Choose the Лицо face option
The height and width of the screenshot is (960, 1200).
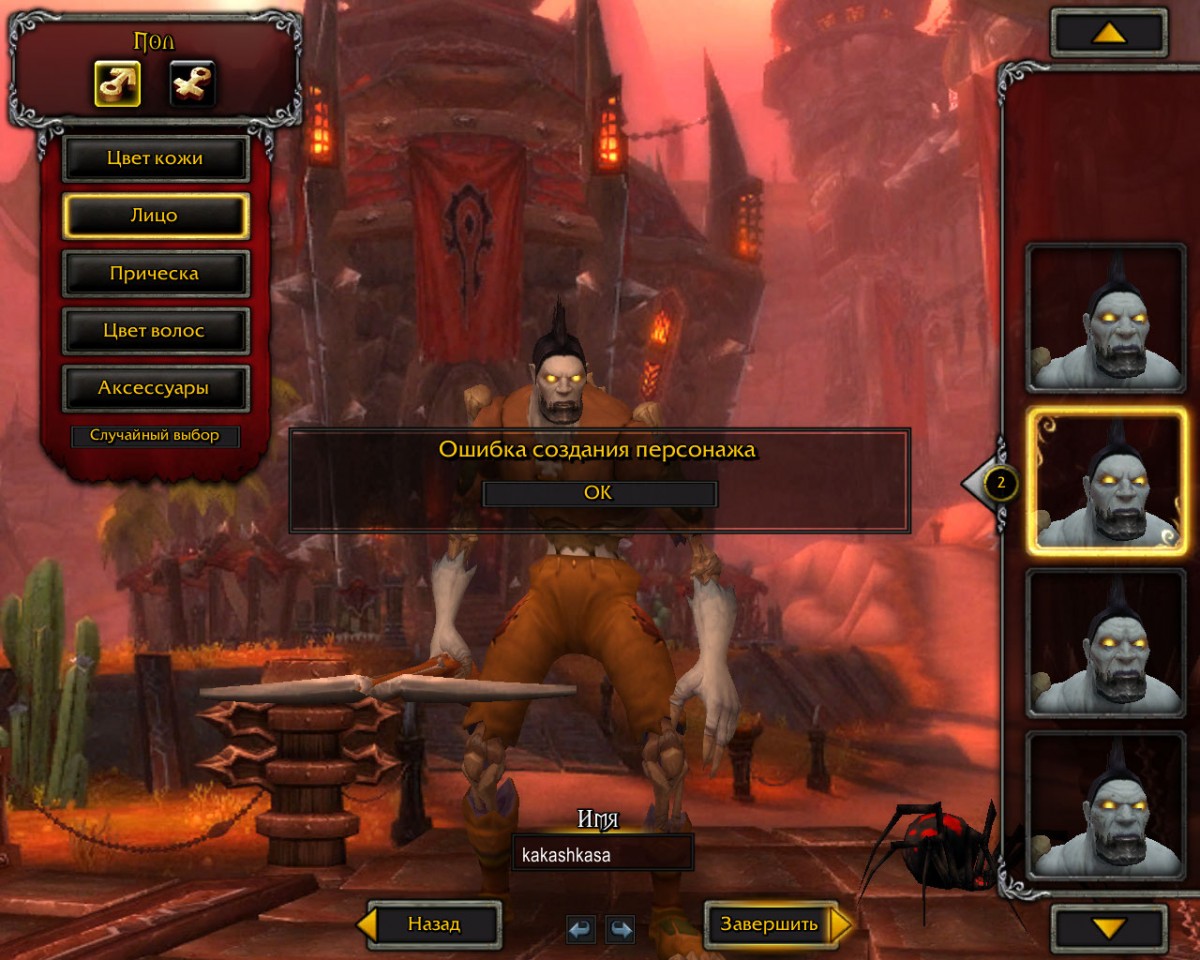(155, 215)
